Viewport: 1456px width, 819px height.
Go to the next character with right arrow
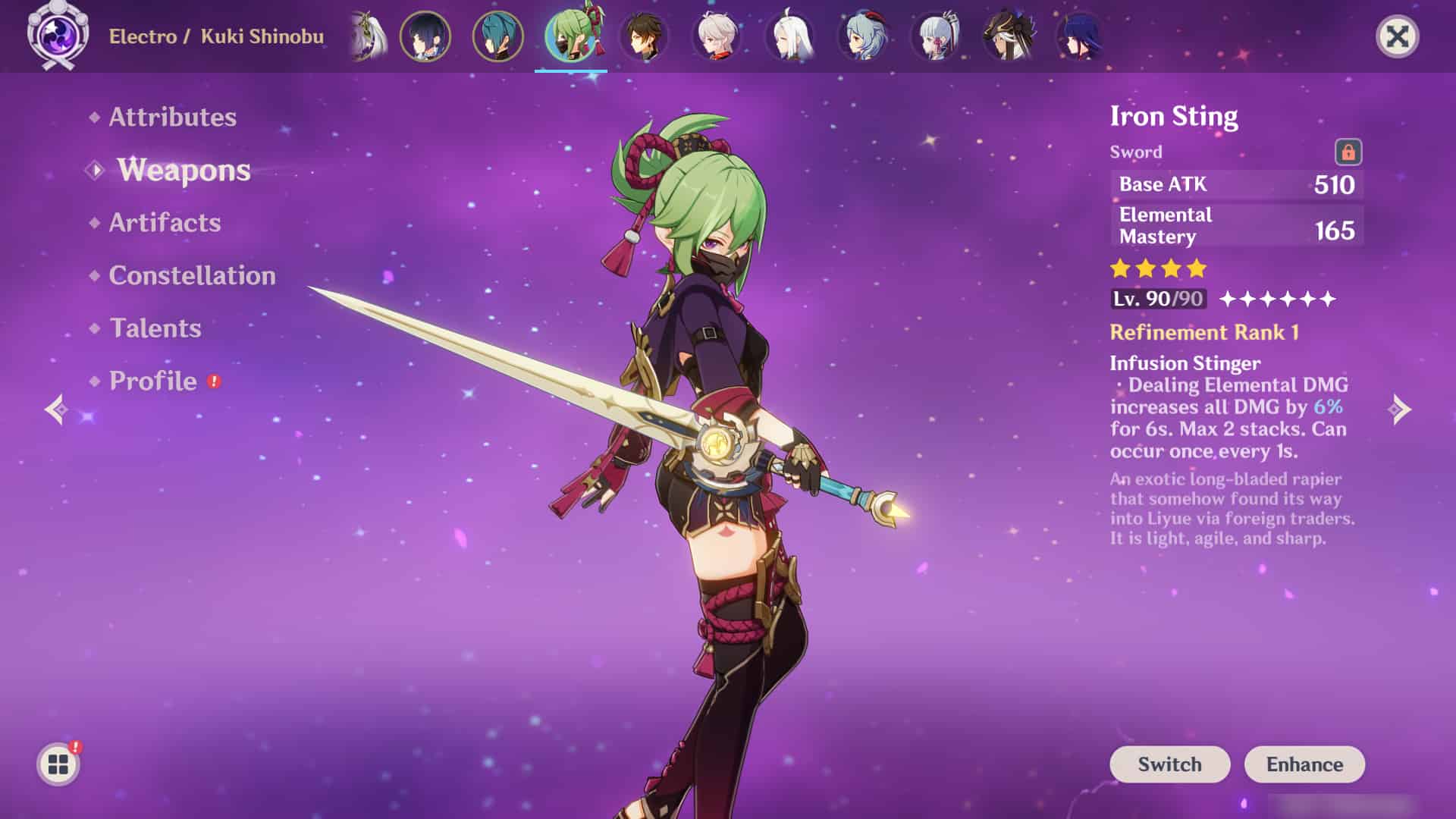pos(1400,409)
